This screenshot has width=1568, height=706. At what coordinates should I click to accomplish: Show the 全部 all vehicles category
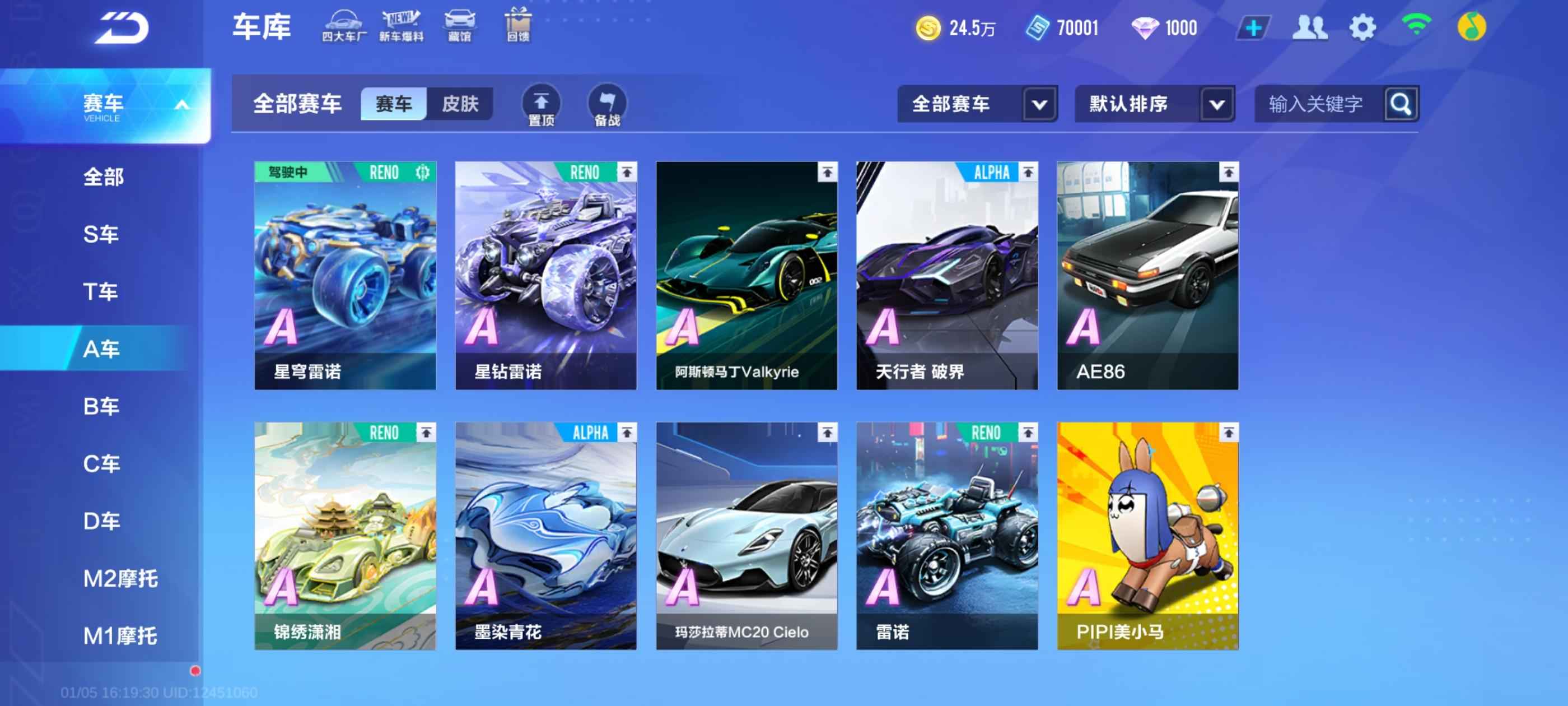104,176
